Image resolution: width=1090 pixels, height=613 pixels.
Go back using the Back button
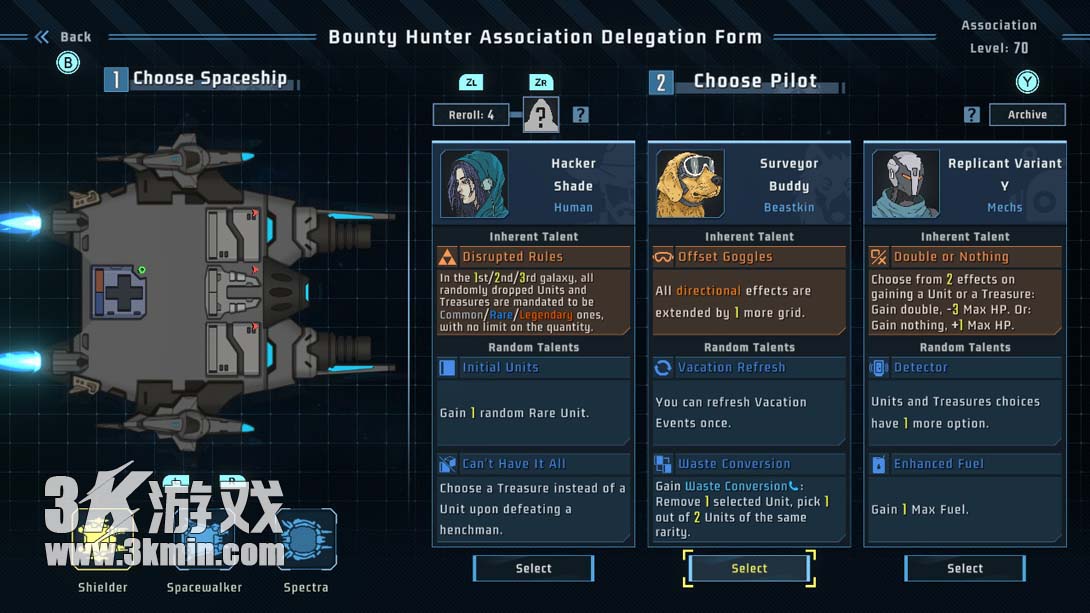click(x=65, y=37)
